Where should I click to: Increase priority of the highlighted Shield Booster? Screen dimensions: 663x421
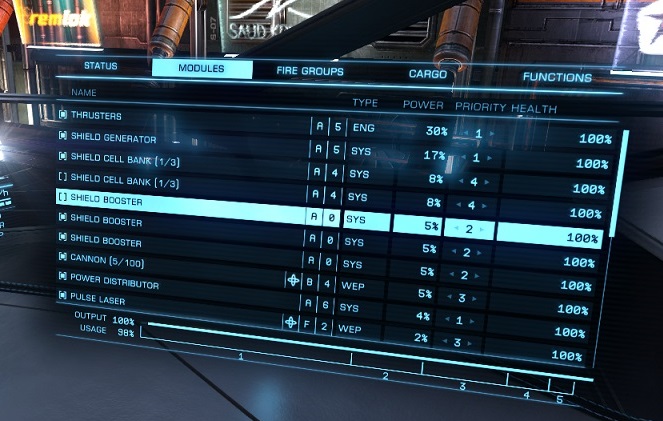coord(488,229)
